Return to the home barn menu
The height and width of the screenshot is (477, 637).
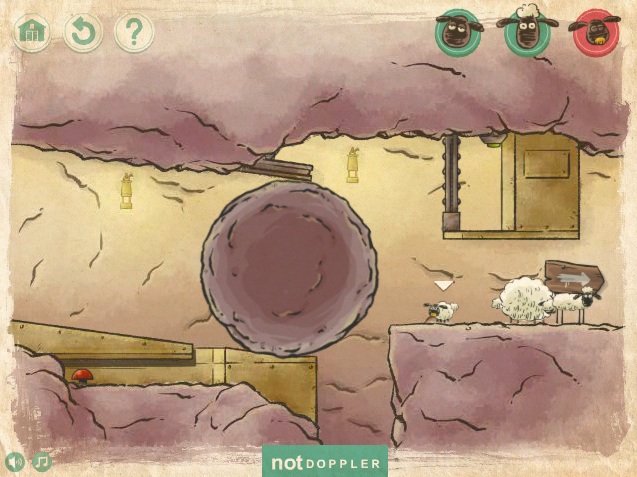(33, 33)
